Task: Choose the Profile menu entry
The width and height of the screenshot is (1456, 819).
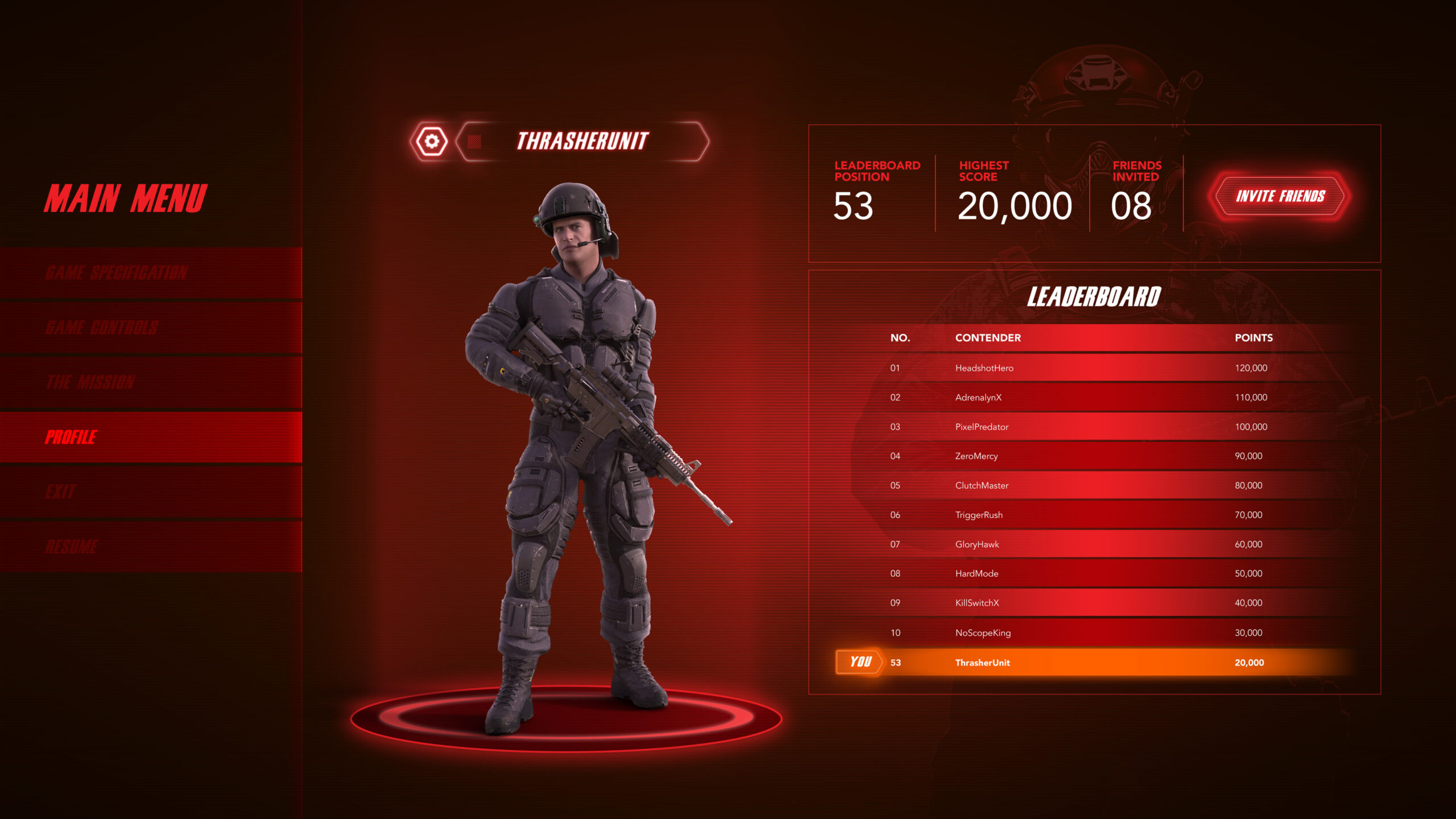Action: (x=151, y=437)
